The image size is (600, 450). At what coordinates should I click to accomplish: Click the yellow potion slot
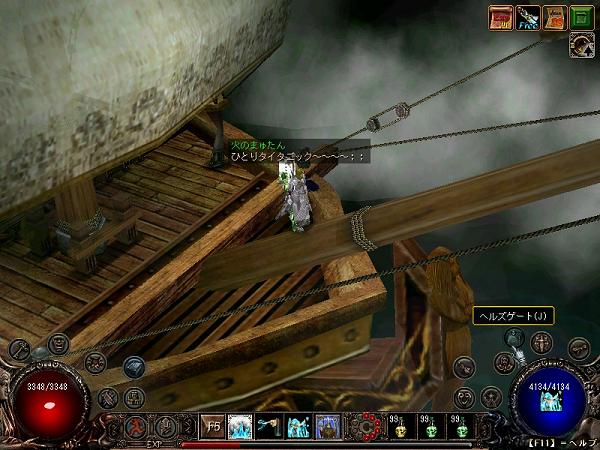pos(399,427)
